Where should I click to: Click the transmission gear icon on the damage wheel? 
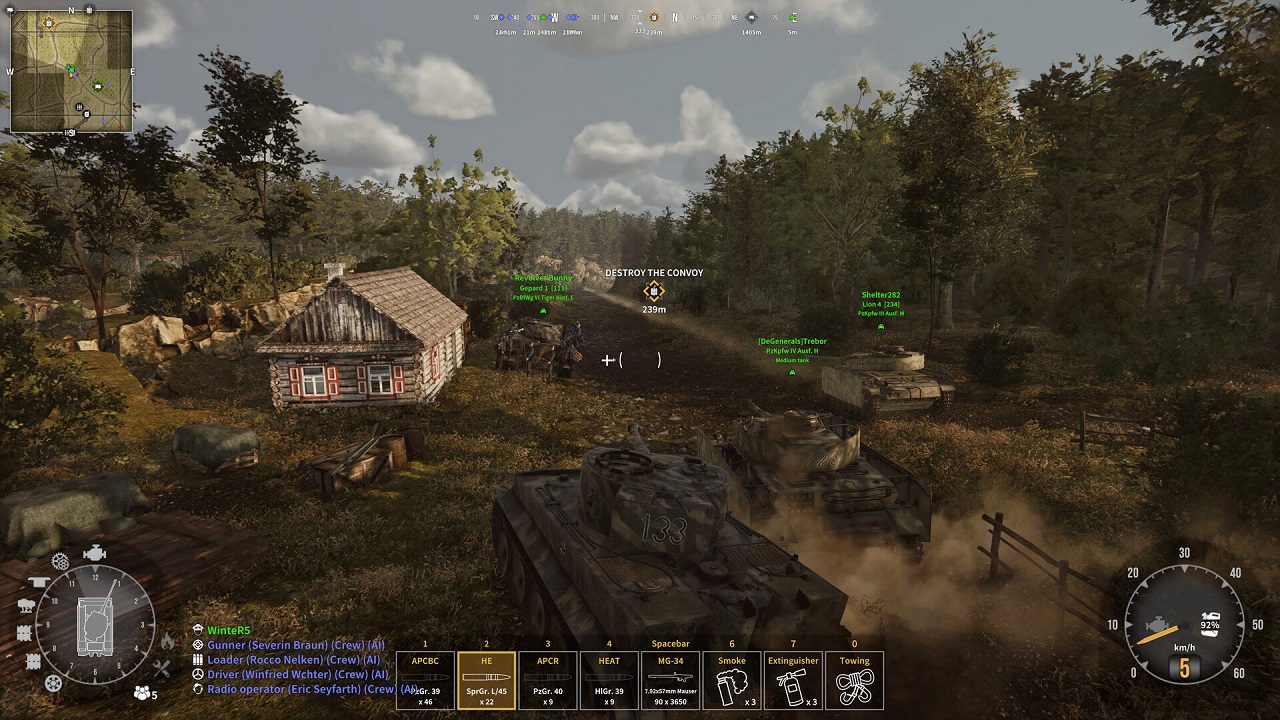click(x=59, y=560)
